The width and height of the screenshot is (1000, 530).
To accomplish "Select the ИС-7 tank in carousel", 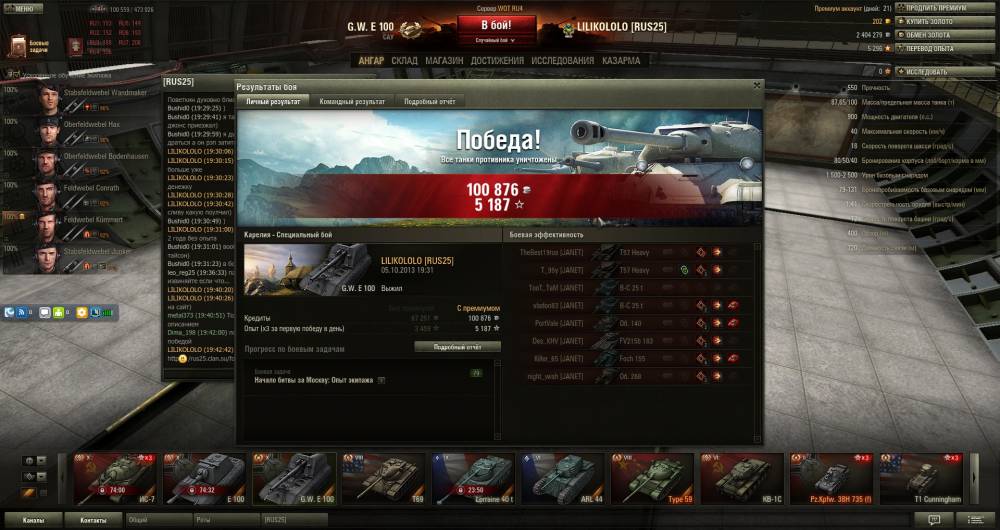I will pyautogui.click(x=116, y=478).
